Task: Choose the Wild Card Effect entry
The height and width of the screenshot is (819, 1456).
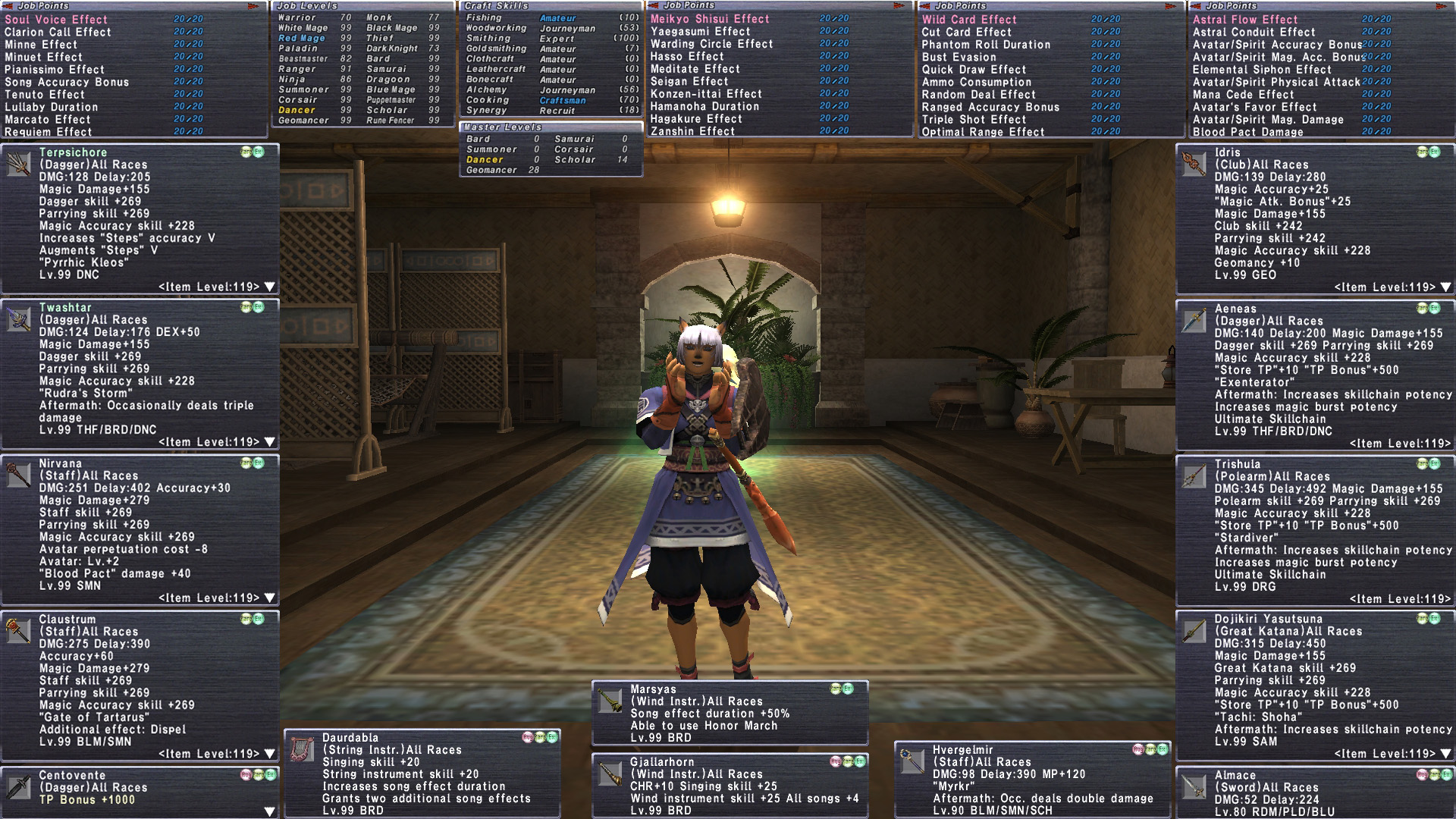Action: tap(969, 20)
